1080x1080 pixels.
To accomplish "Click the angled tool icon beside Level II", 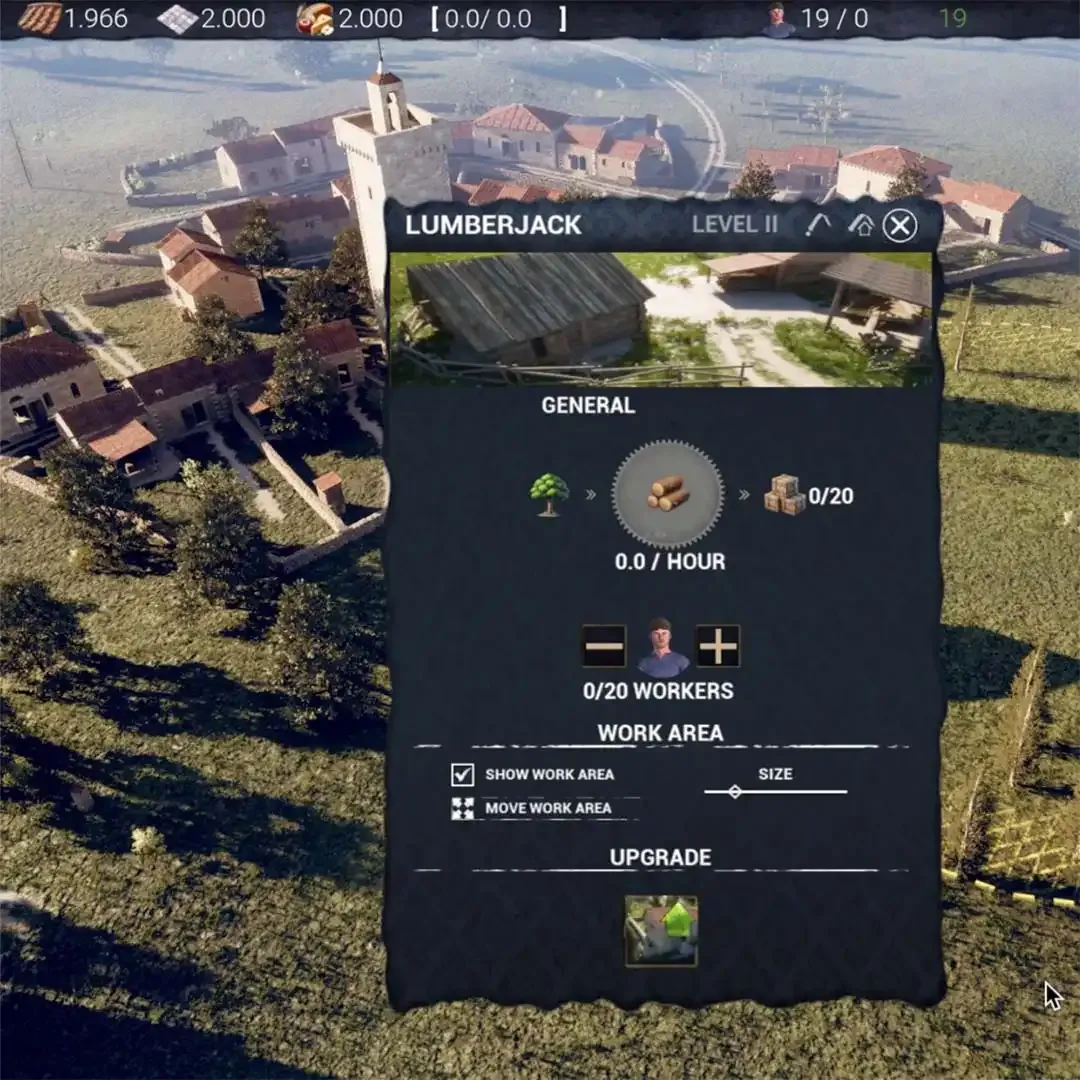I will point(819,225).
